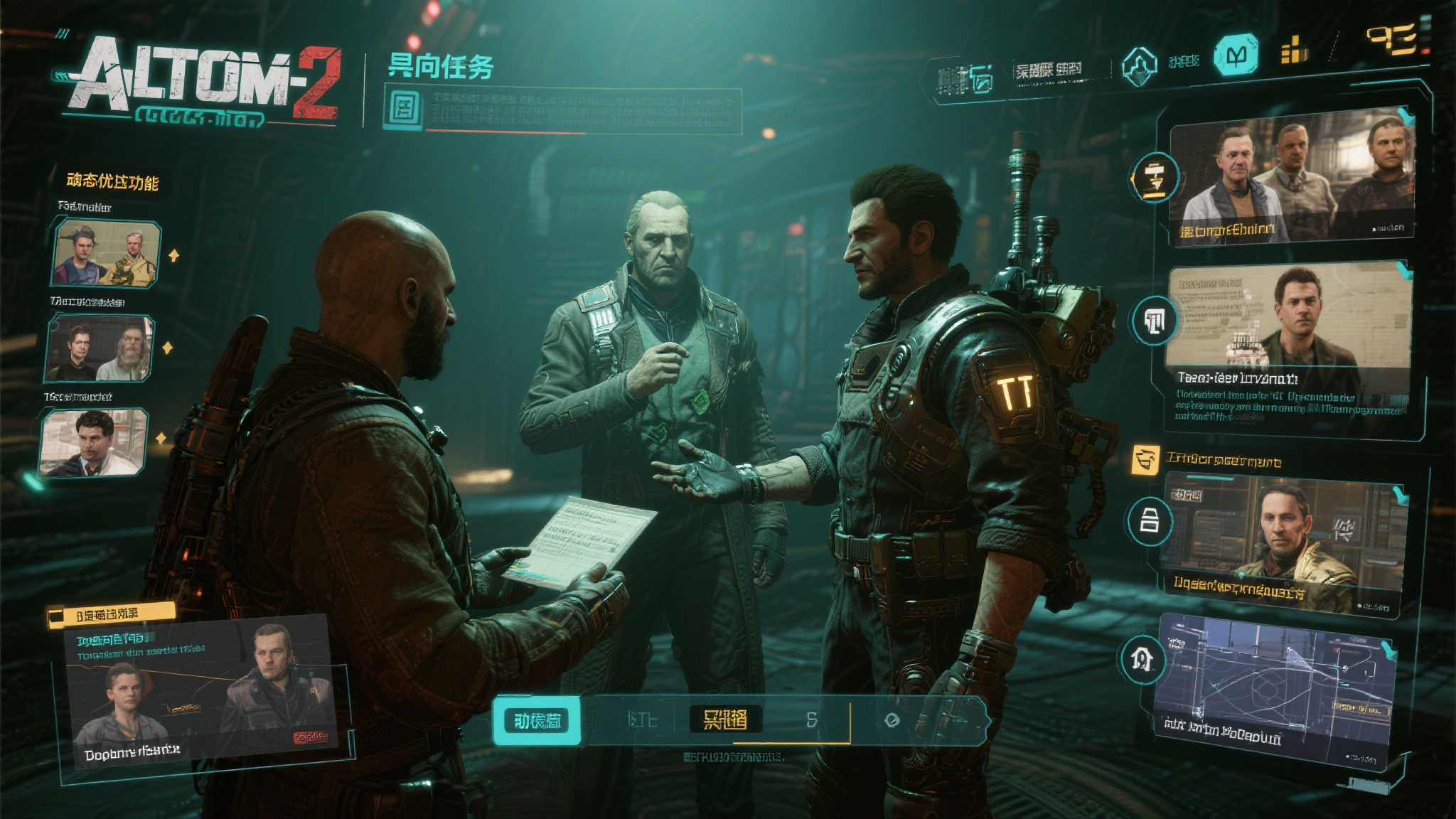Click the small circle icon in the bottom bar

892,720
